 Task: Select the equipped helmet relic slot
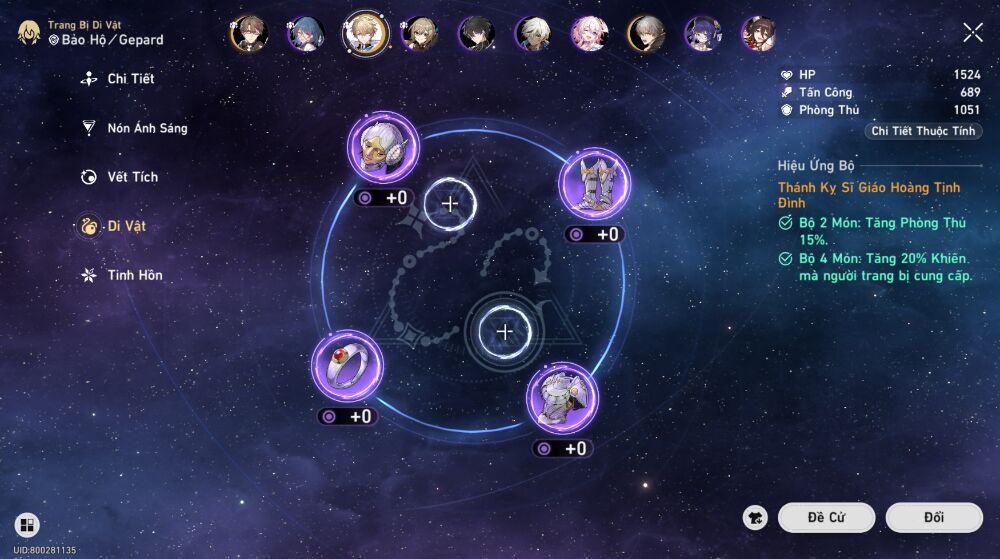pos(383,147)
